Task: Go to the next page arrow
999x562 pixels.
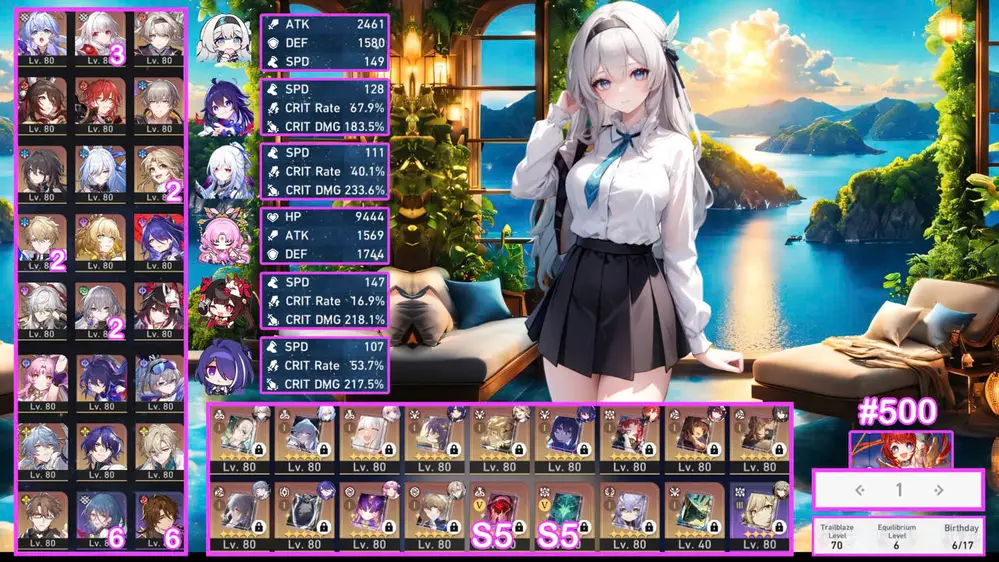Action: point(938,490)
